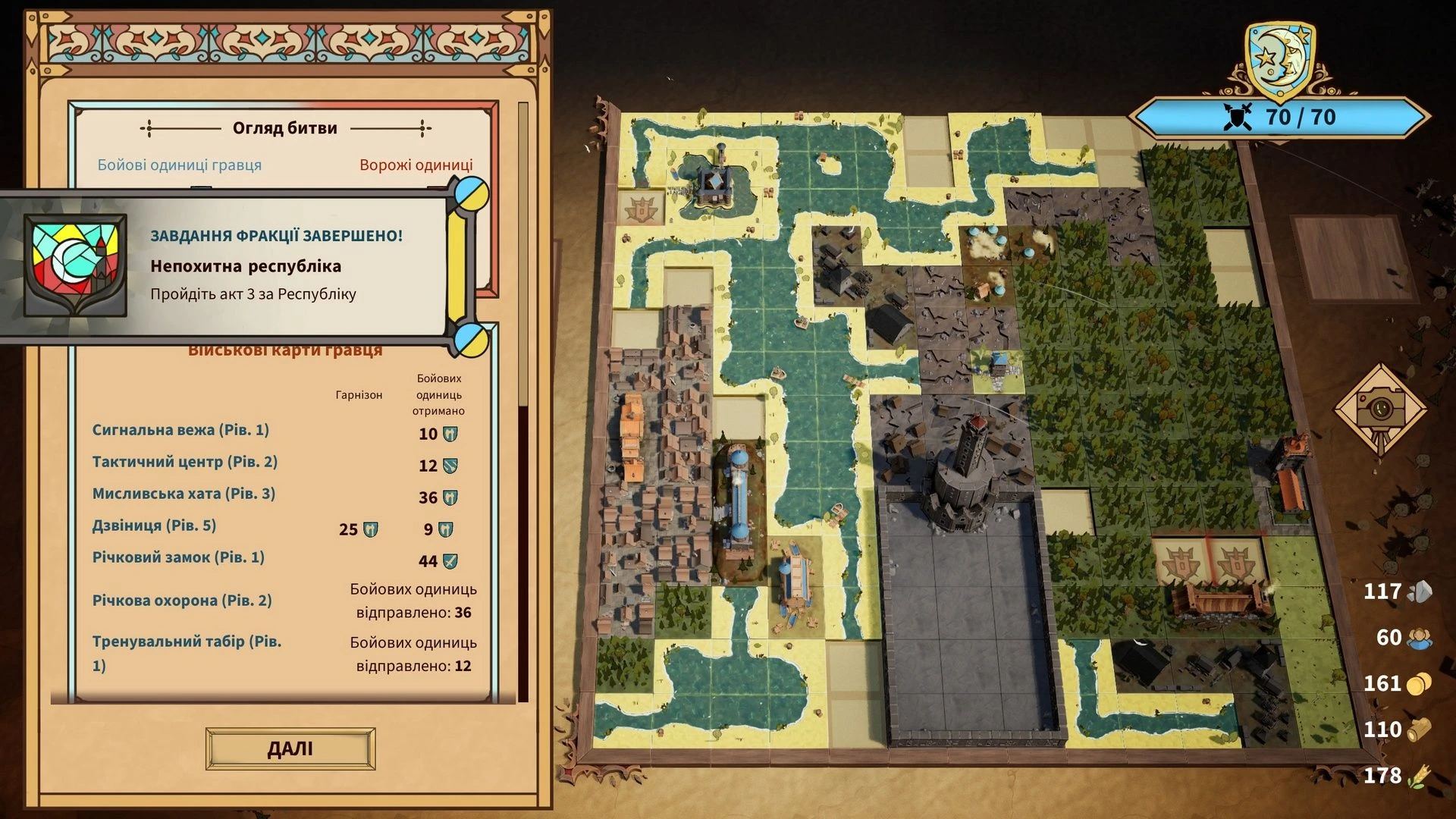Open the stained-glass Republic faction emblem
The width and height of the screenshot is (1456, 819).
click(x=75, y=265)
